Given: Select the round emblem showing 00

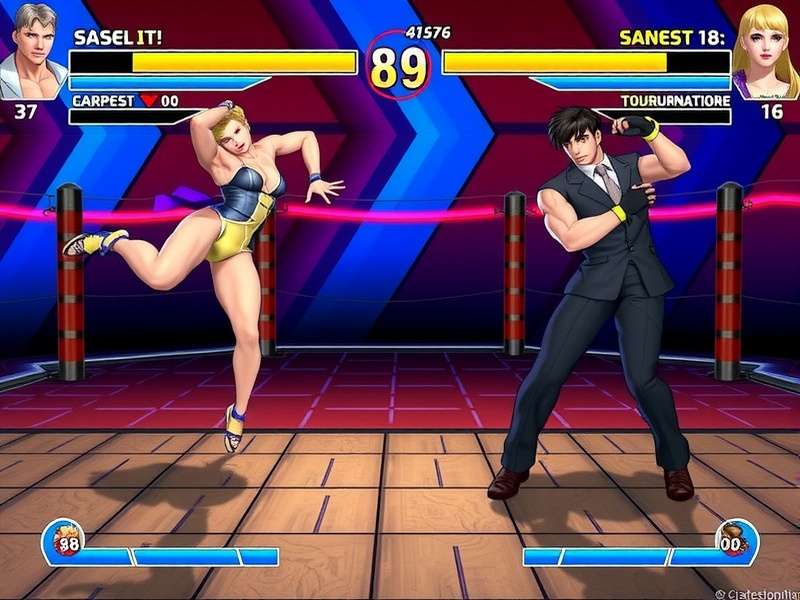Looking at the screenshot, I should [x=735, y=542].
